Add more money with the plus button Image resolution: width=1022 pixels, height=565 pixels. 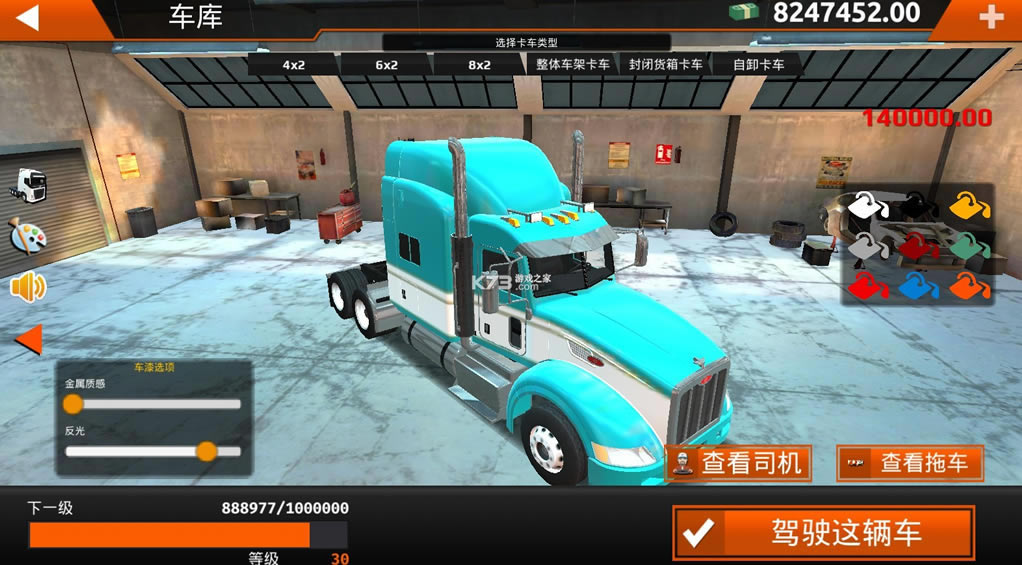(x=990, y=18)
